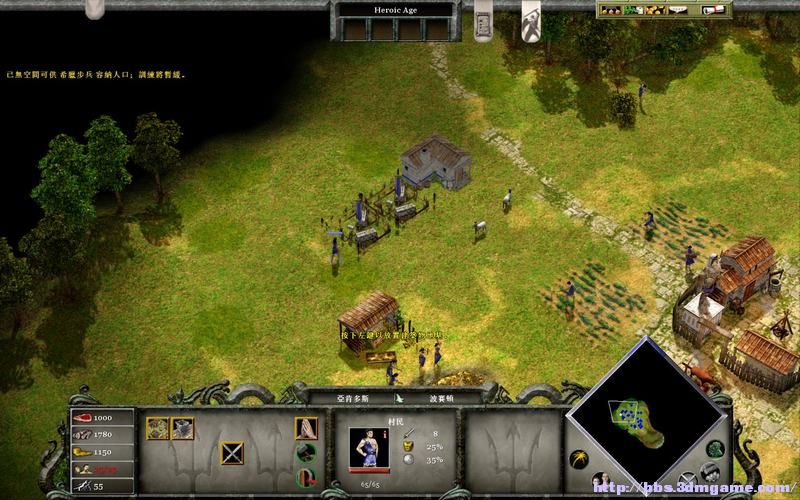Open the scroll button in the top-right menu bar

713,10
